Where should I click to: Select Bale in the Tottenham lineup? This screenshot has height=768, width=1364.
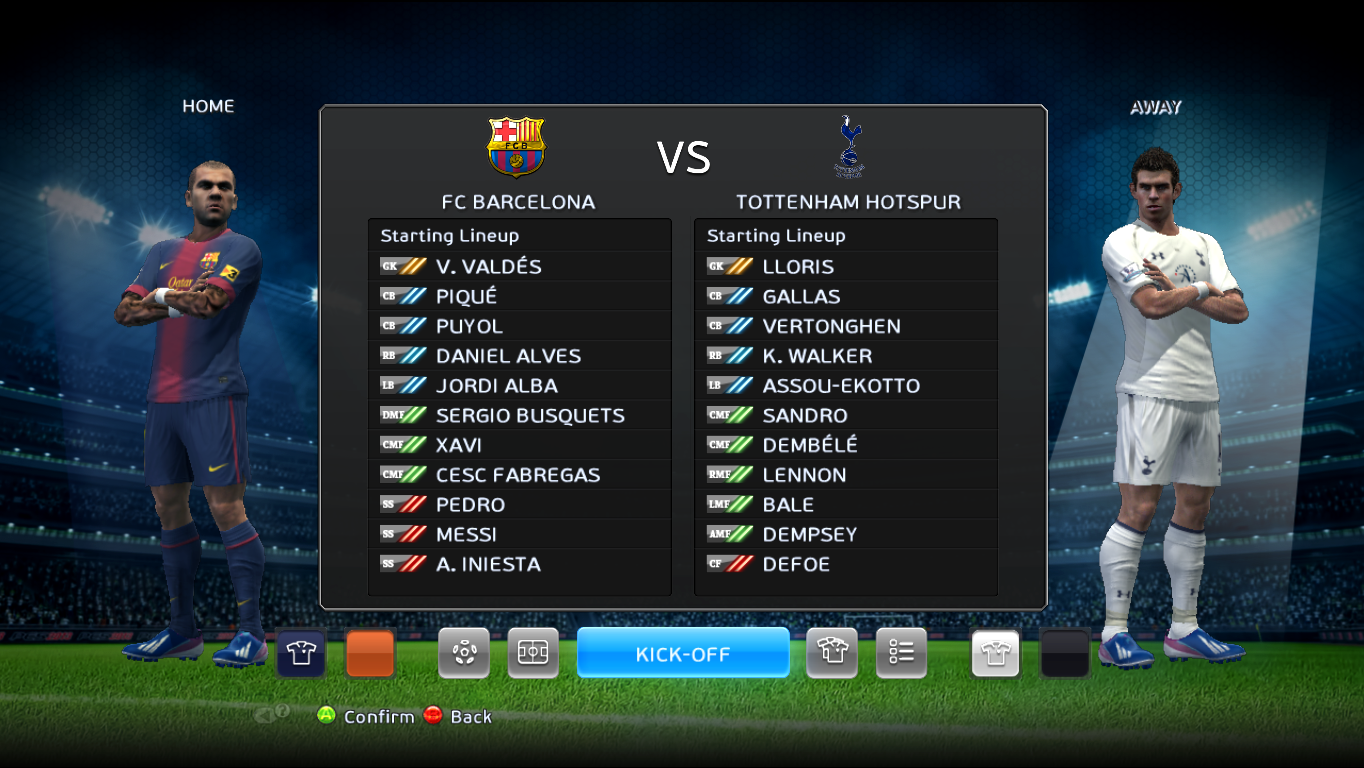pyautogui.click(x=789, y=504)
